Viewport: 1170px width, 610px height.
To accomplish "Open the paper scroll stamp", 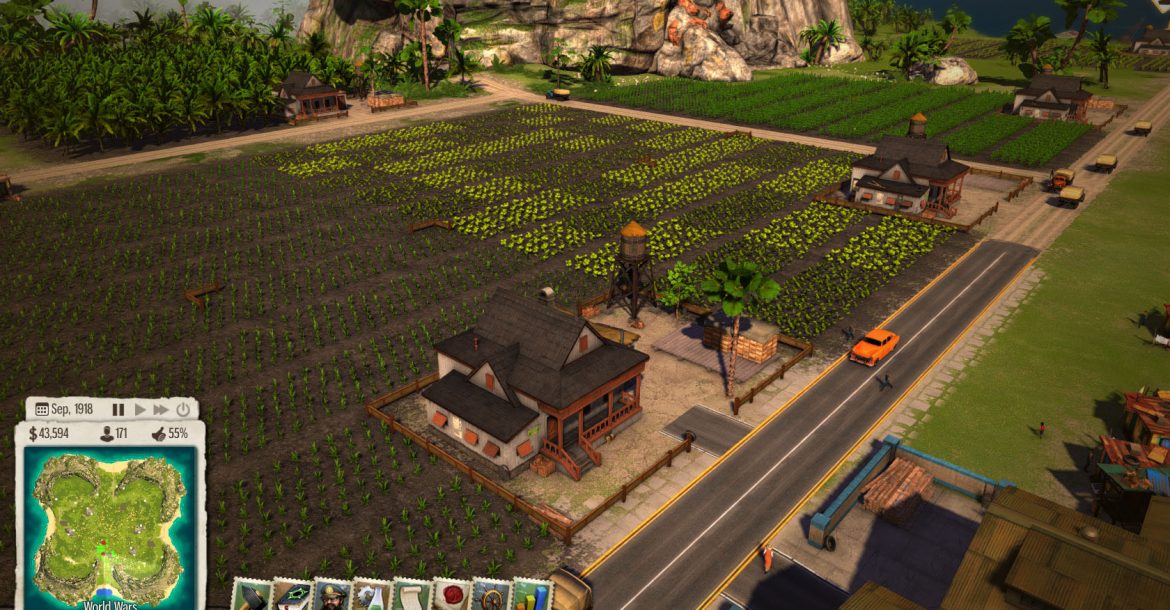I will coord(411,596).
